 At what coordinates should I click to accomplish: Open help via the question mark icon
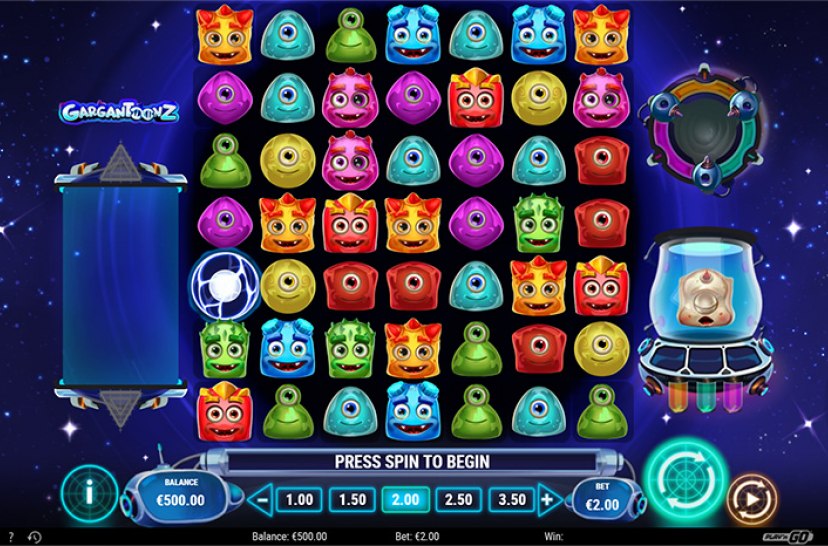coord(10,537)
